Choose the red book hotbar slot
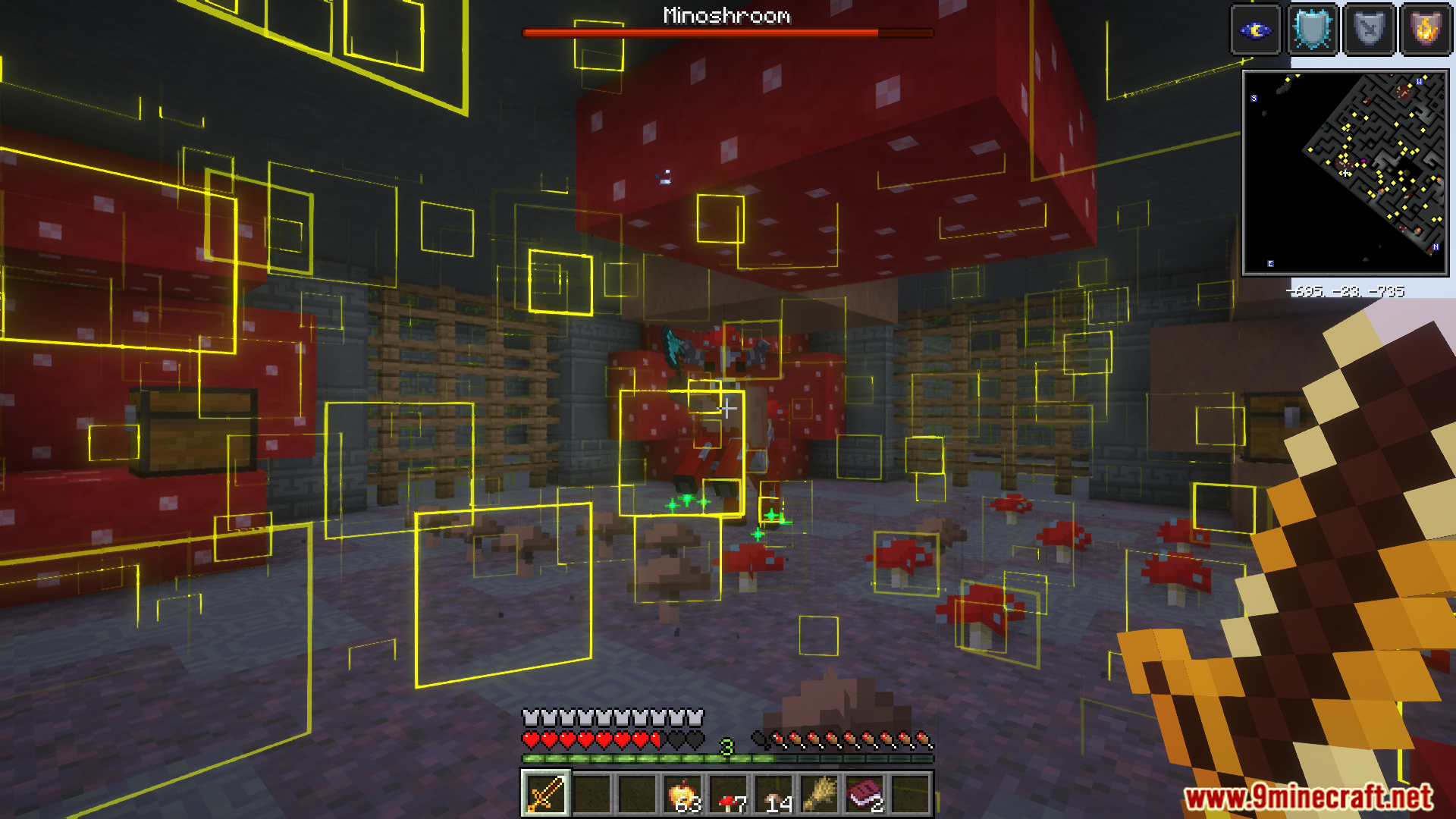Viewport: 1456px width, 819px height. tap(865, 794)
